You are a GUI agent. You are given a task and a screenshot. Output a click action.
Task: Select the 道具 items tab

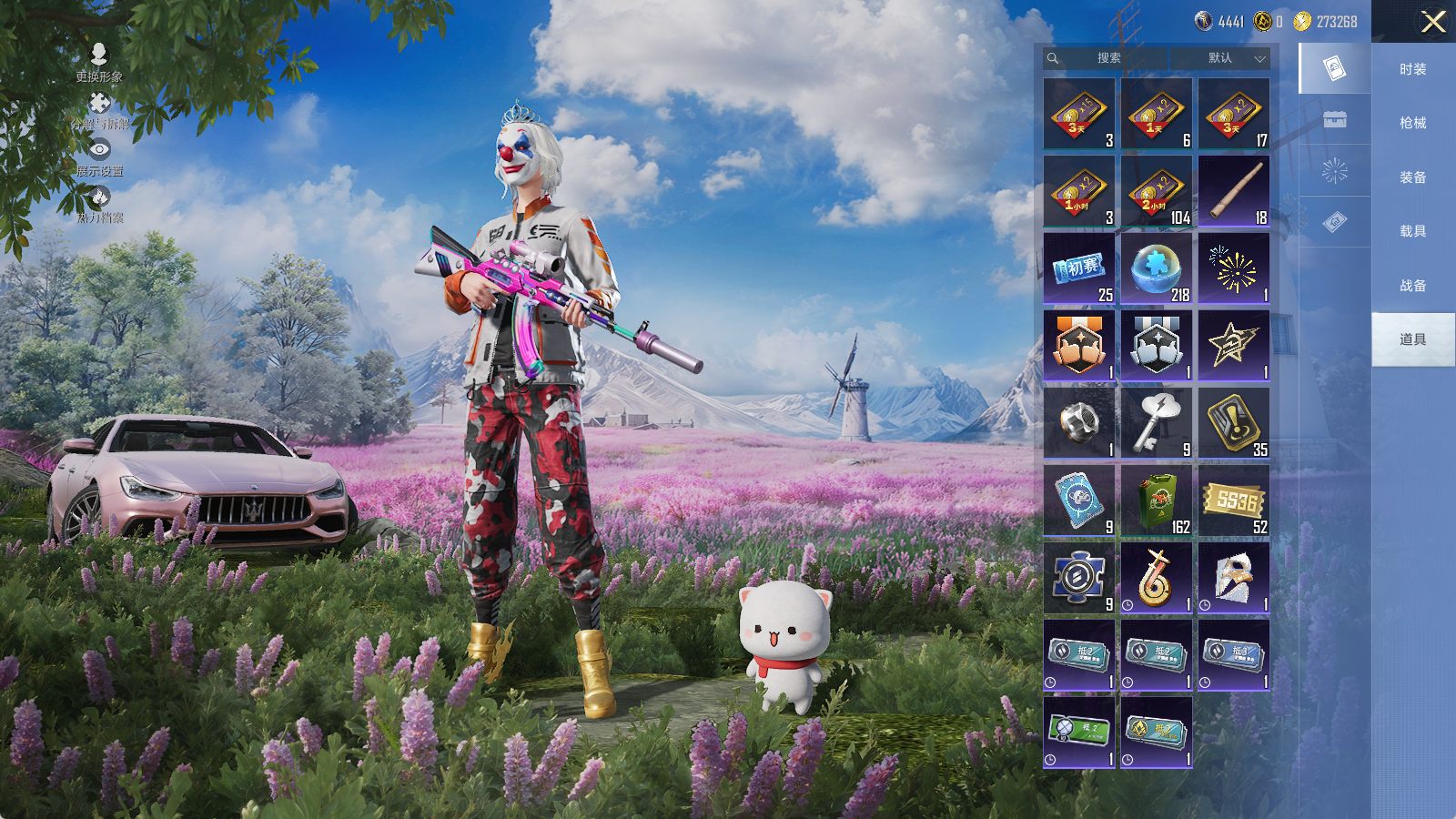[1412, 339]
